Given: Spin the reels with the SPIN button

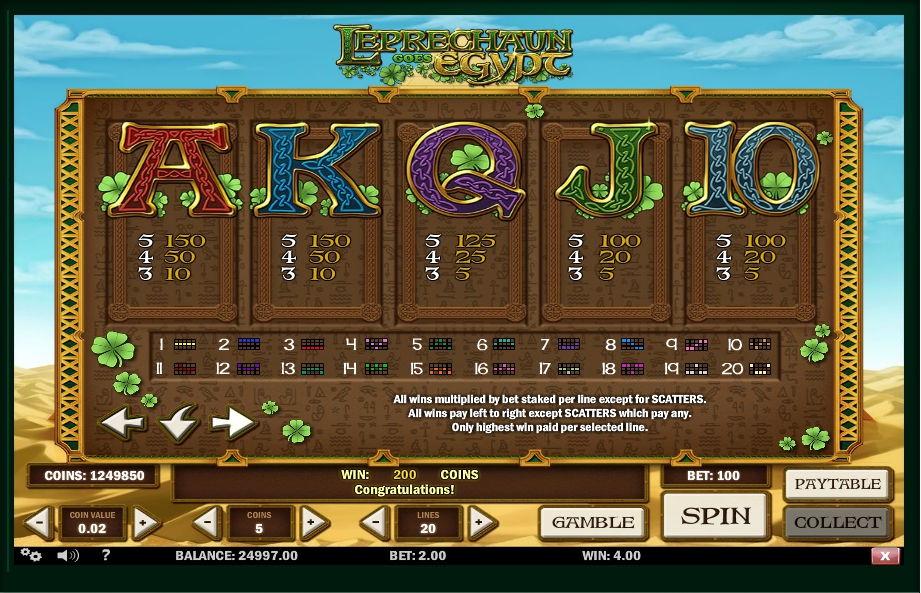Looking at the screenshot, I should click(716, 516).
